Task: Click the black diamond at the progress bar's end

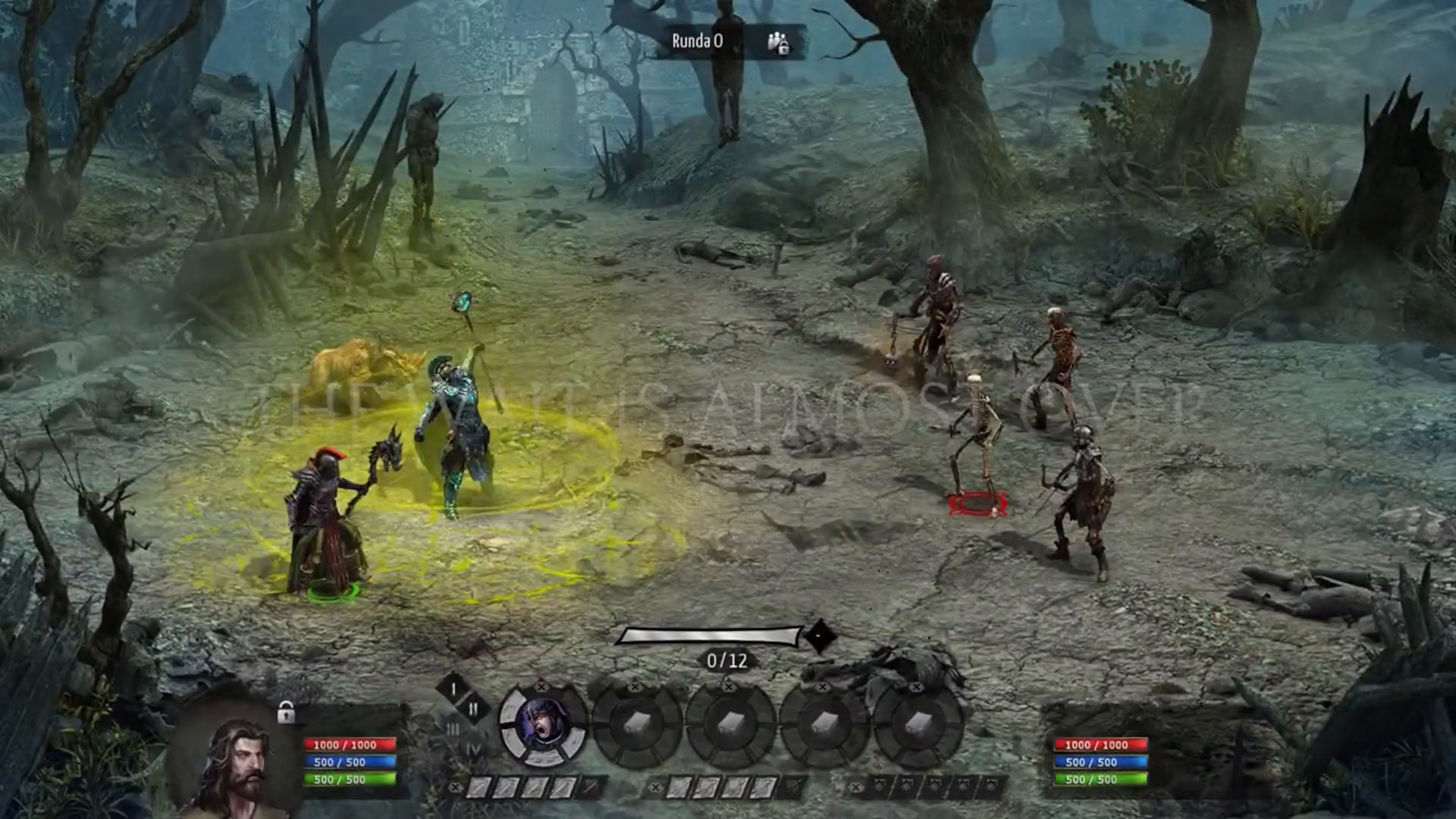Action: [818, 635]
